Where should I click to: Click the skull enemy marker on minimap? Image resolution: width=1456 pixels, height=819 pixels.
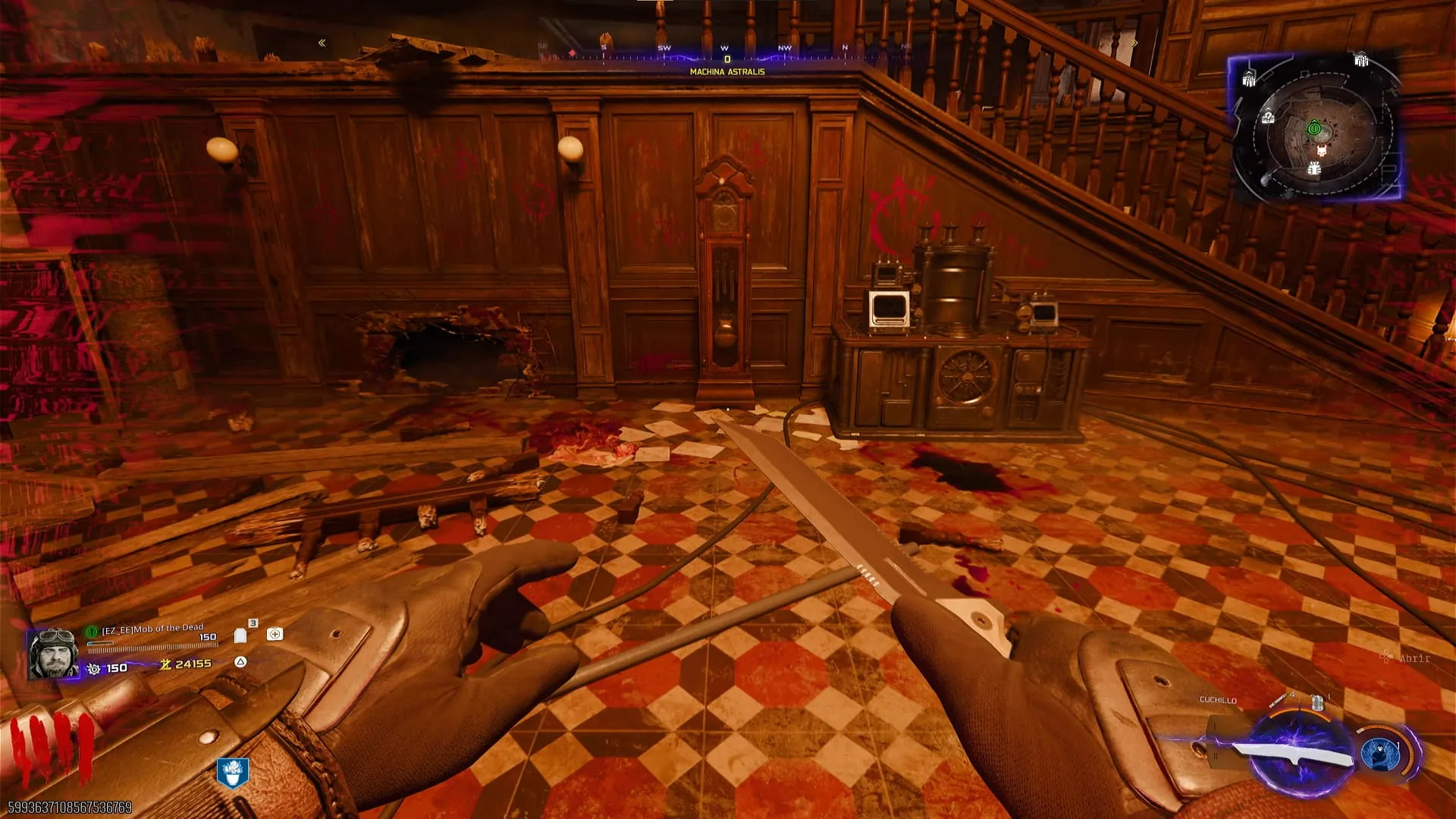coord(1321,151)
